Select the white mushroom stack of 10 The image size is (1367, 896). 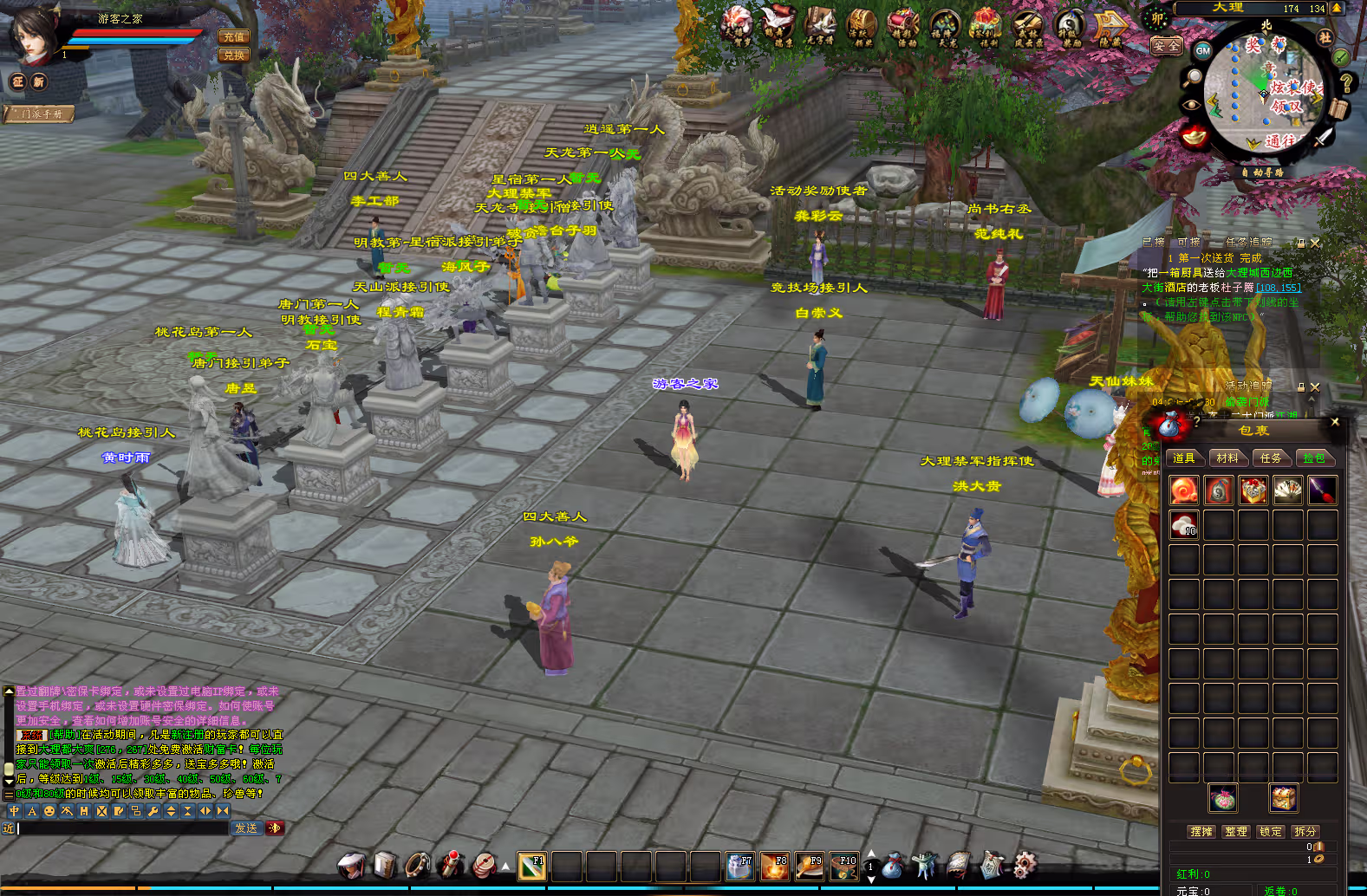tap(1184, 524)
